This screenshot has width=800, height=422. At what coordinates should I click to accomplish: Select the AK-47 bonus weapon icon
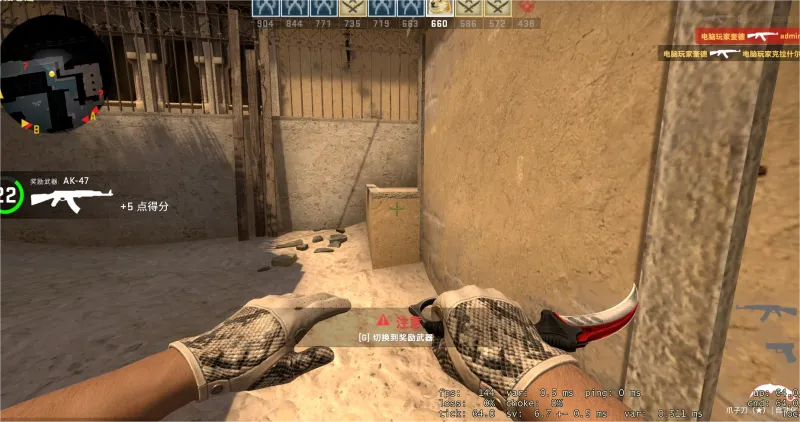point(72,199)
